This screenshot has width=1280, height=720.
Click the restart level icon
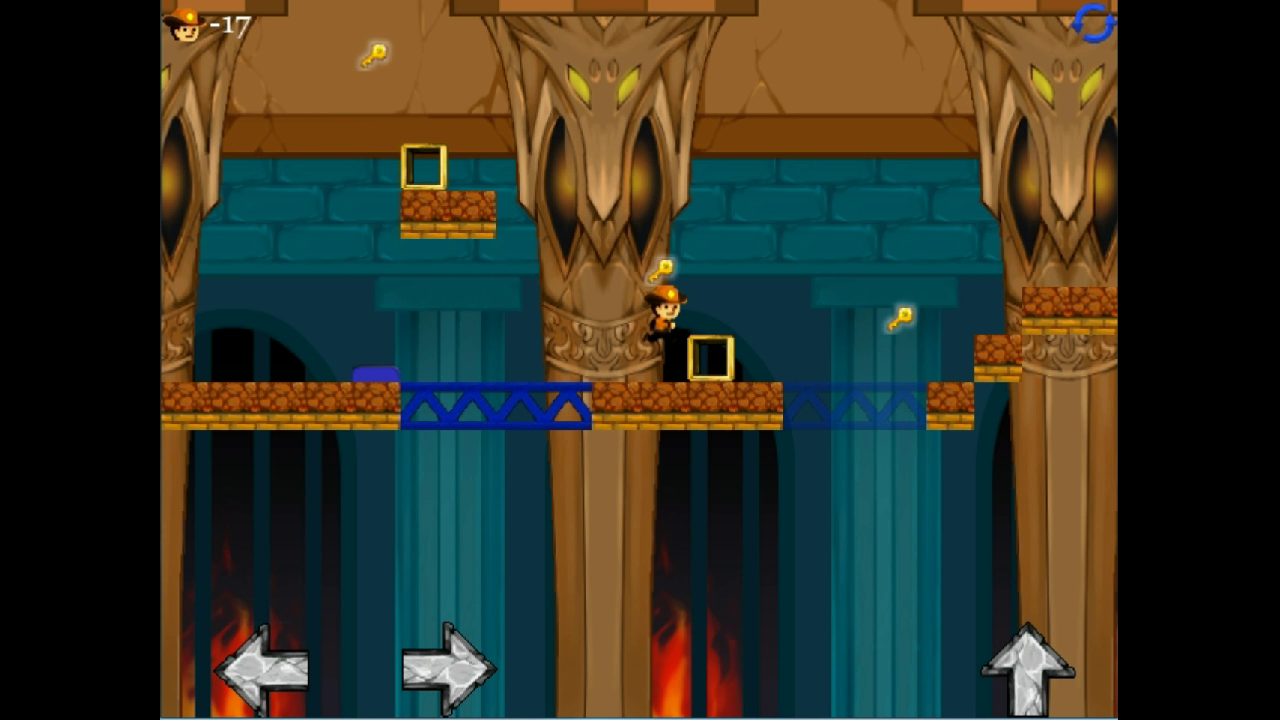pos(1092,25)
